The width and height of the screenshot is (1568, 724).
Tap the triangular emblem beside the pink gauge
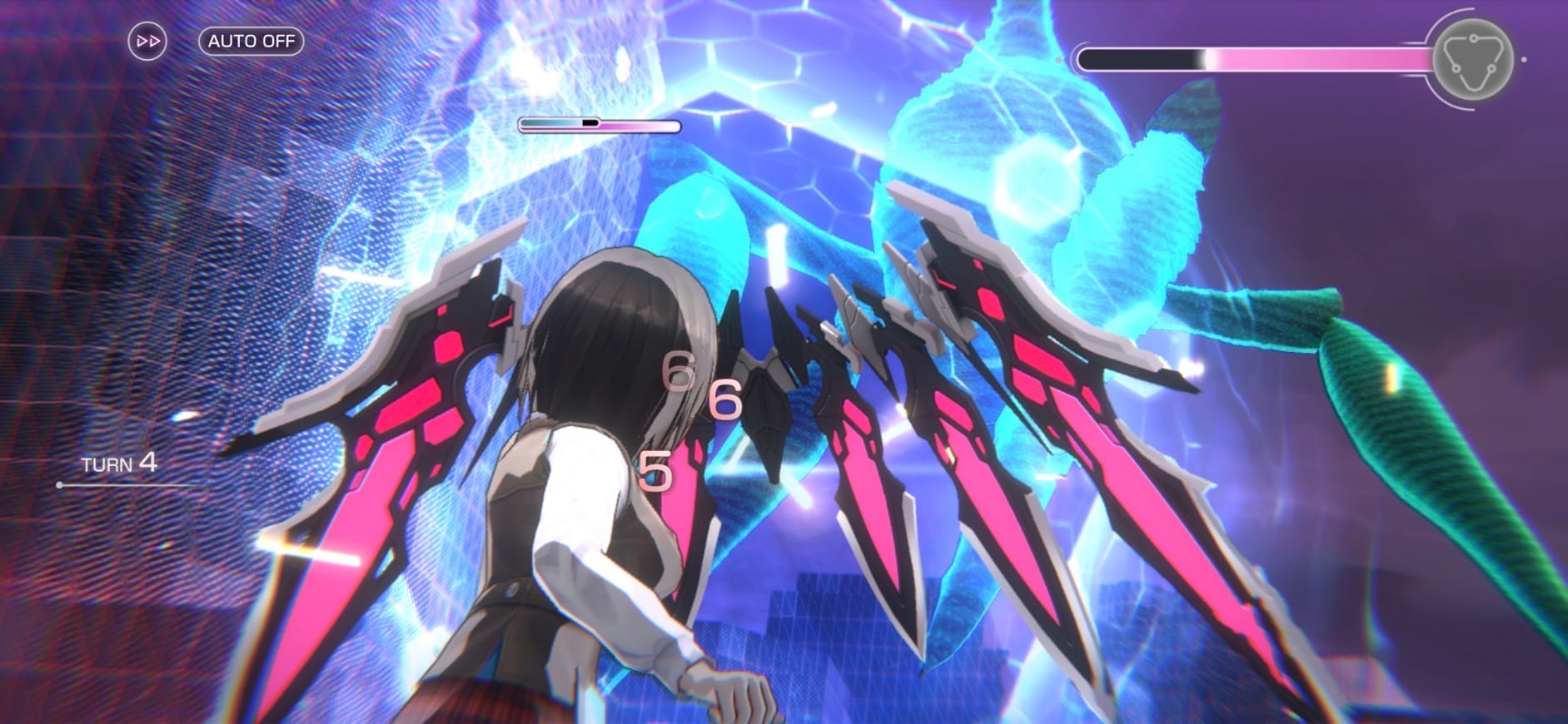point(1472,60)
